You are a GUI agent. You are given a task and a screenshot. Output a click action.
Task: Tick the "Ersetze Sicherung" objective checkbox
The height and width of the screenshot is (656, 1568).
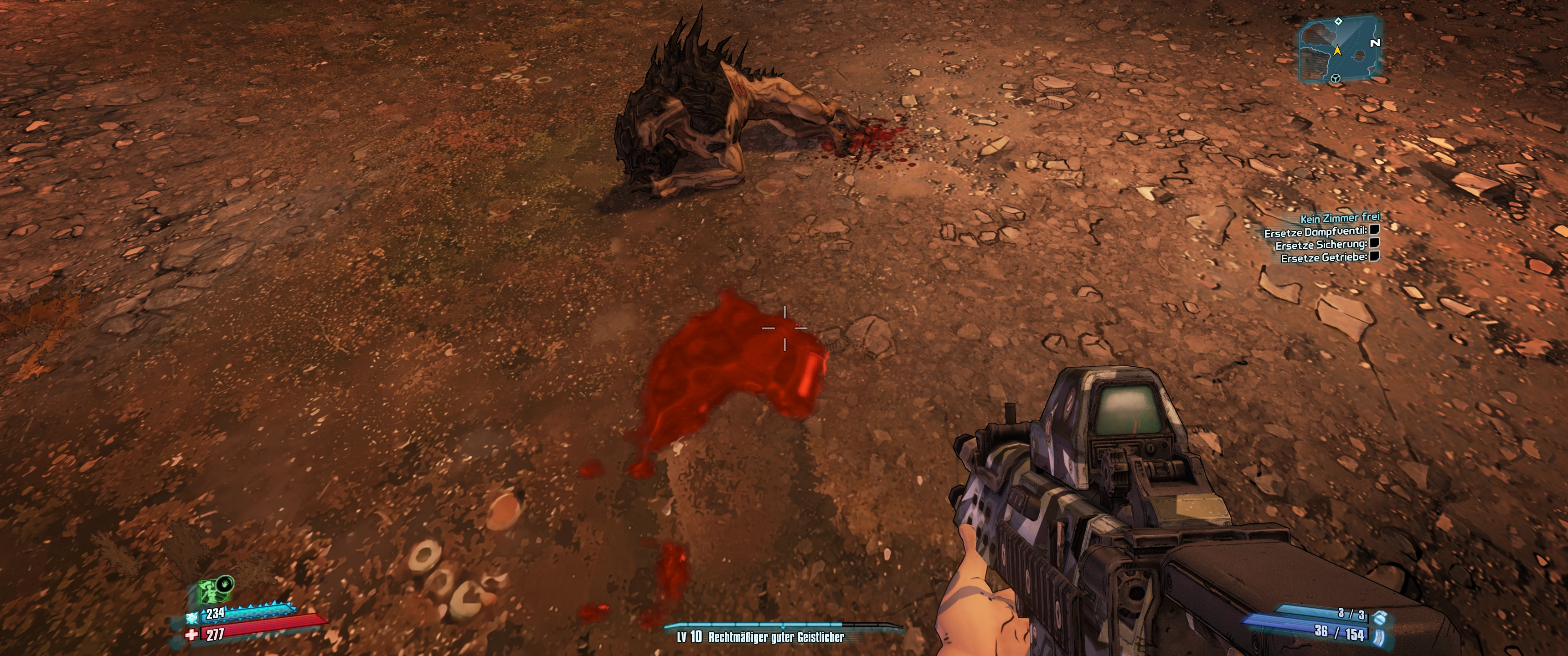click(x=1374, y=243)
